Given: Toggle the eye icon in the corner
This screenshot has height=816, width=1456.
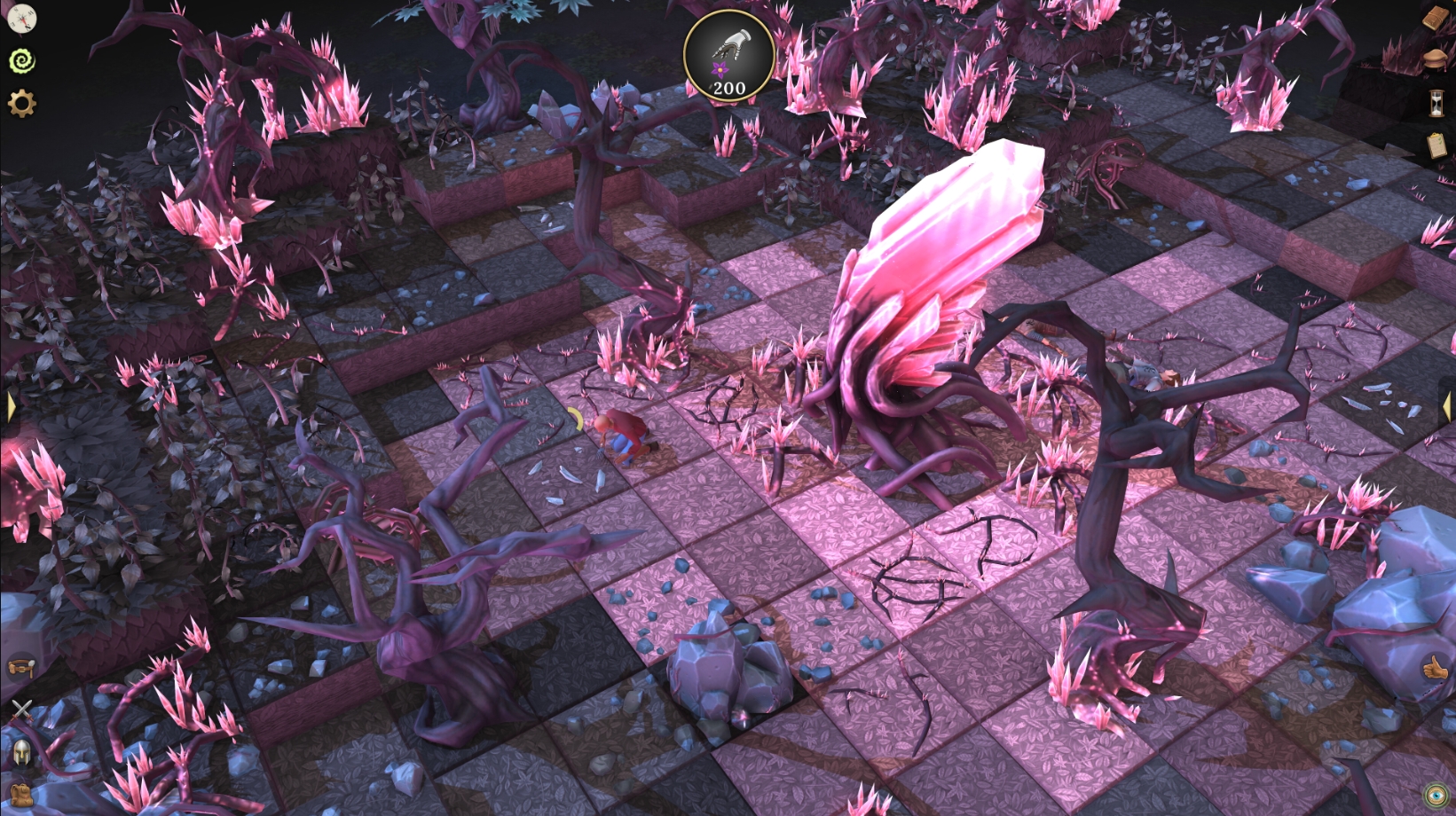Looking at the screenshot, I should [1434, 795].
